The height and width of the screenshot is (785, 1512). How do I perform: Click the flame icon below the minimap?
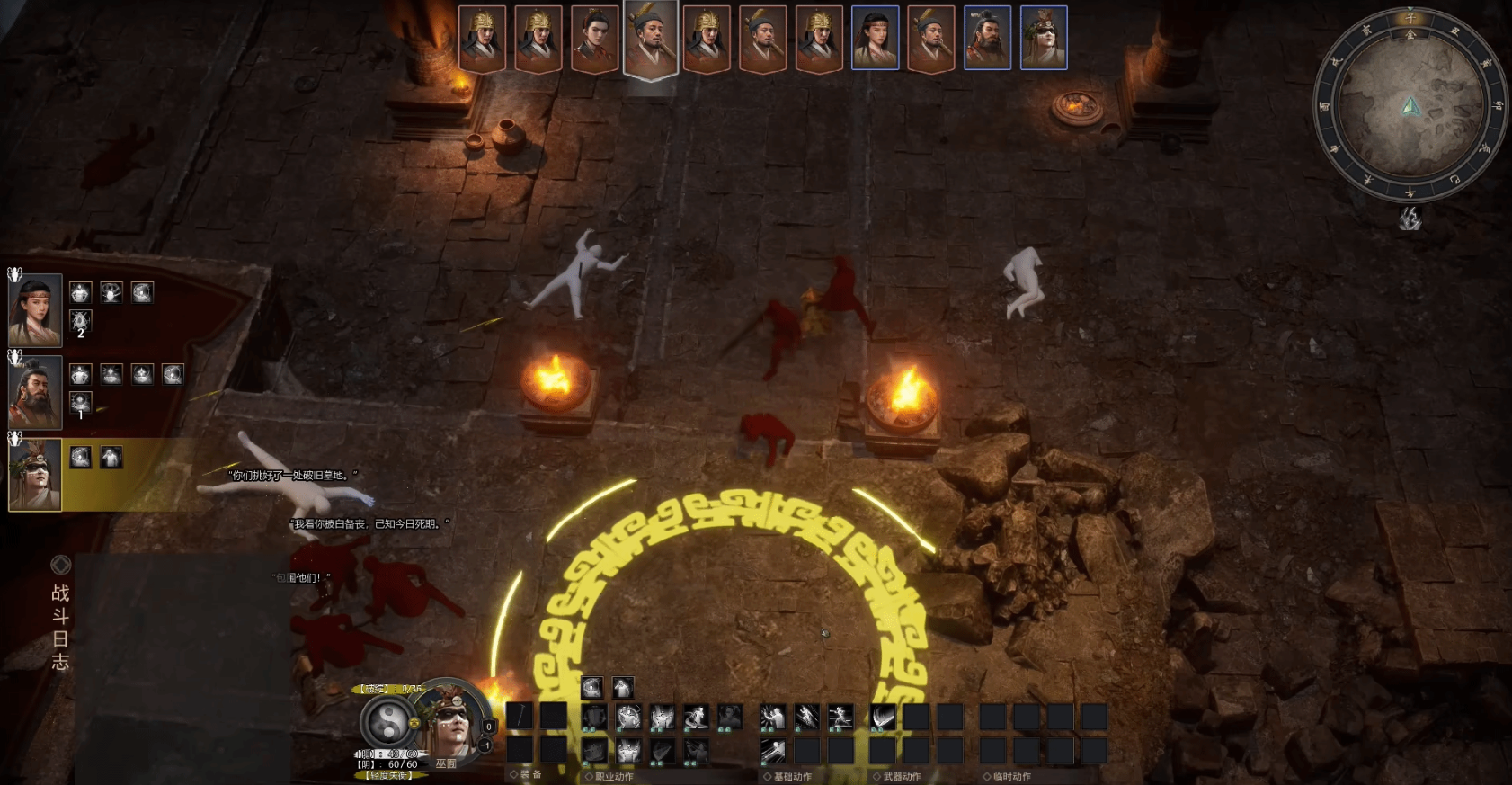[x=1410, y=219]
